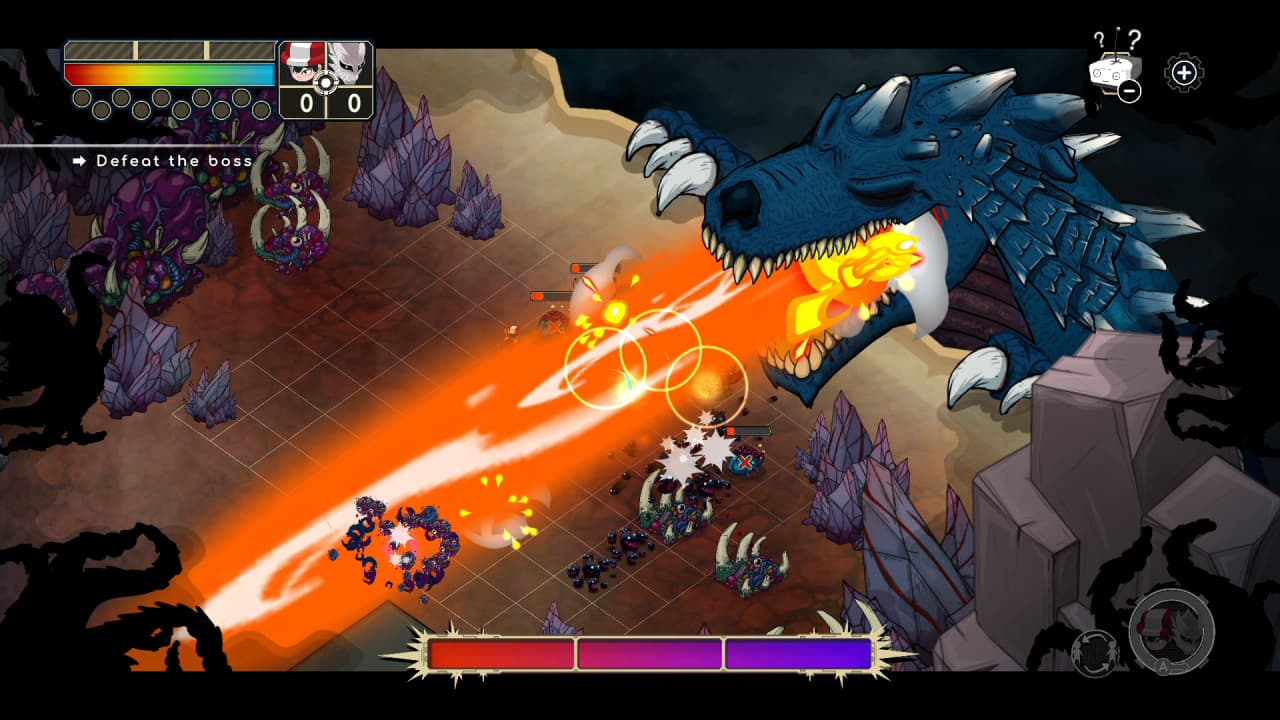The height and width of the screenshot is (720, 1280).
Task: Expand the top experience bar segment divider
Action: pyautogui.click(x=136, y=50)
